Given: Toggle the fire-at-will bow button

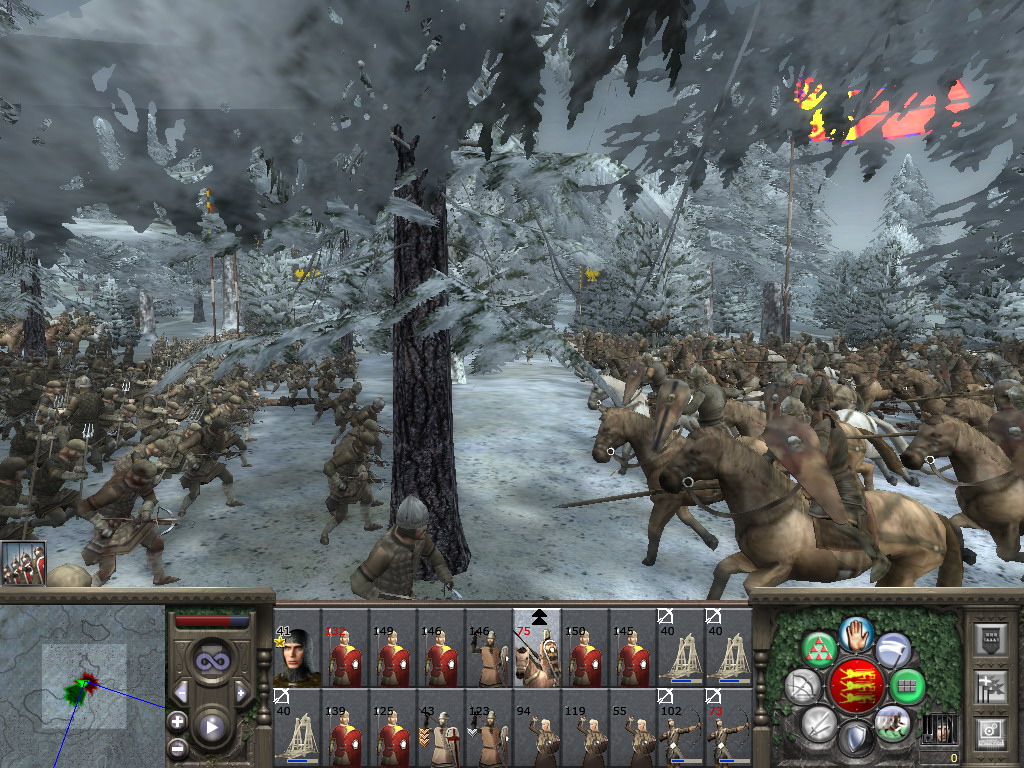Looking at the screenshot, I should click(802, 686).
